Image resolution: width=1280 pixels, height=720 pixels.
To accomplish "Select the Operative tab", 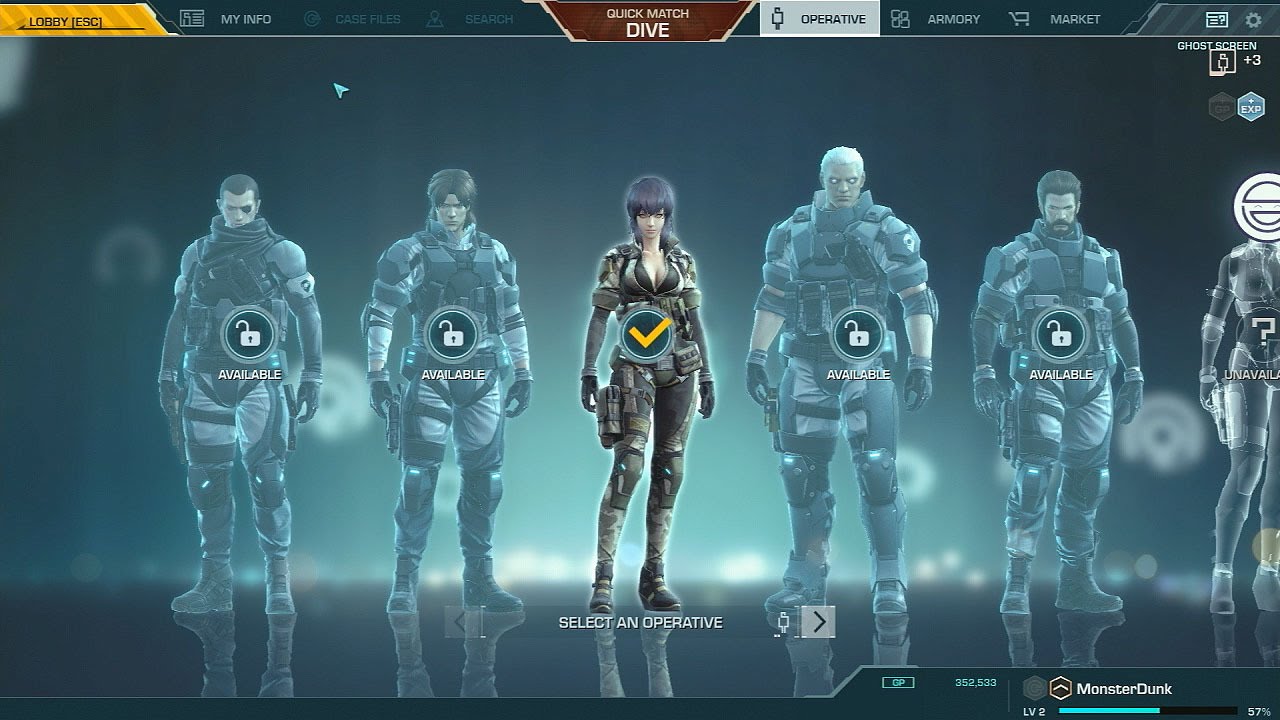I will click(x=820, y=19).
